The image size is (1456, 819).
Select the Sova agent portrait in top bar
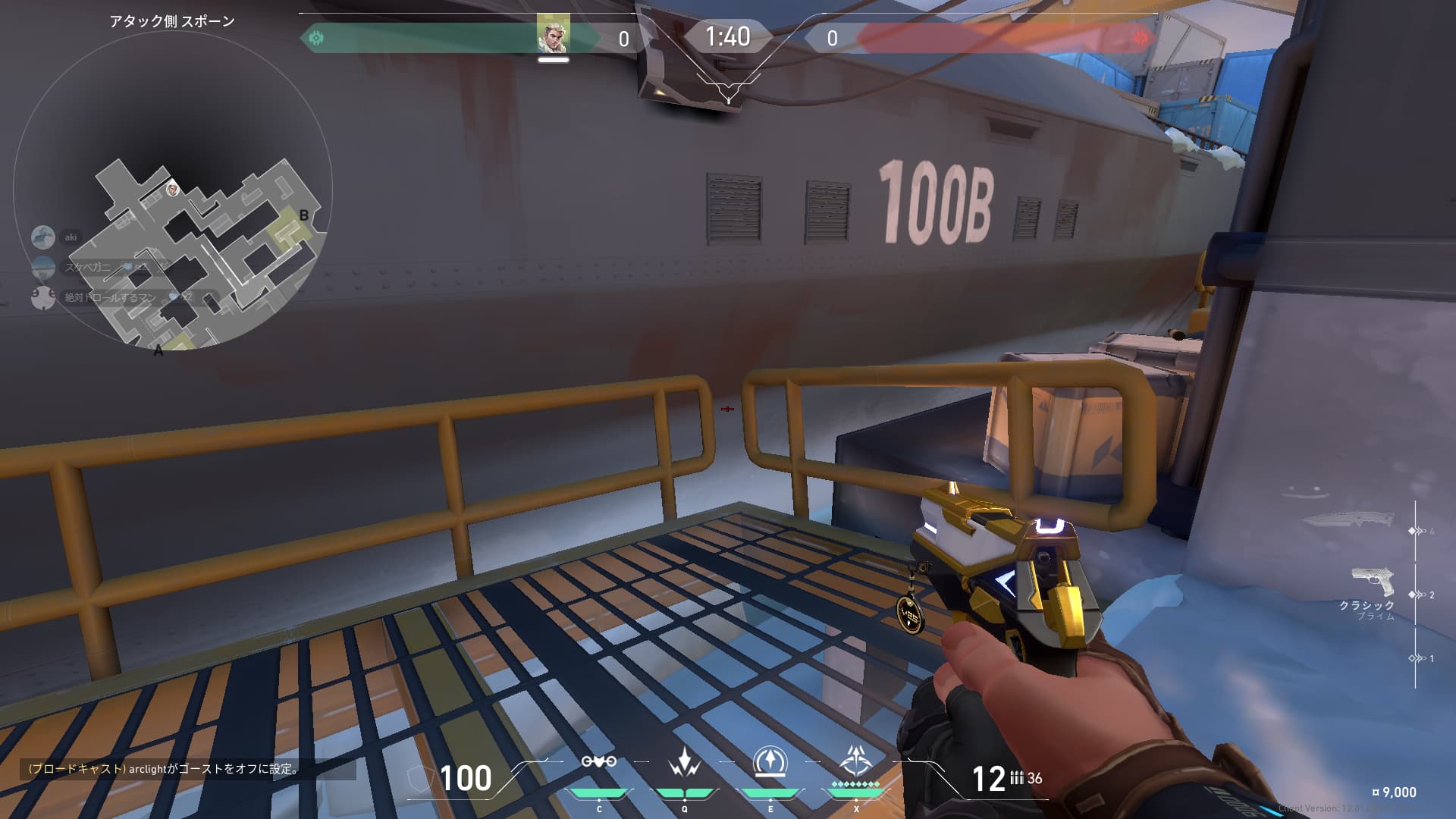click(x=553, y=35)
